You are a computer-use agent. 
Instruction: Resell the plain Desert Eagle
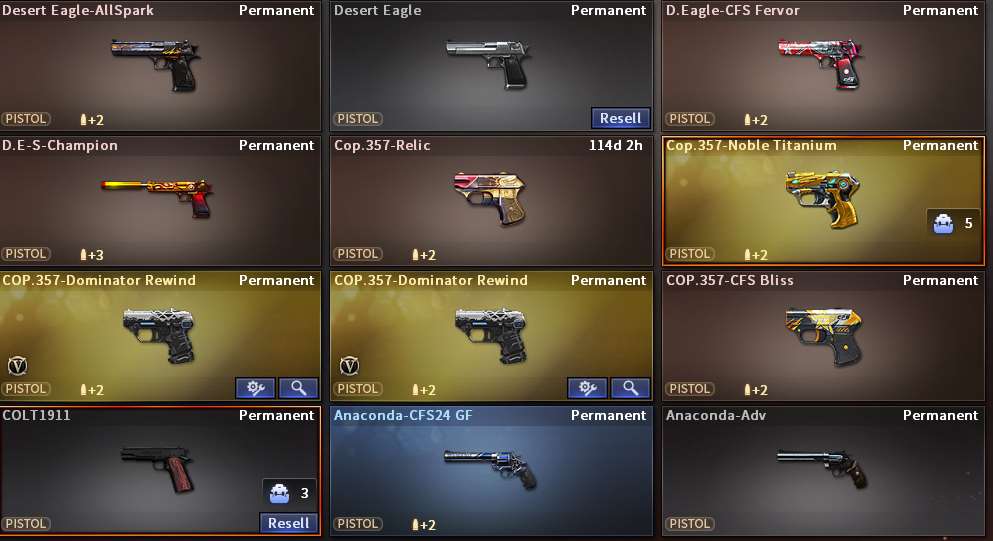coord(620,118)
